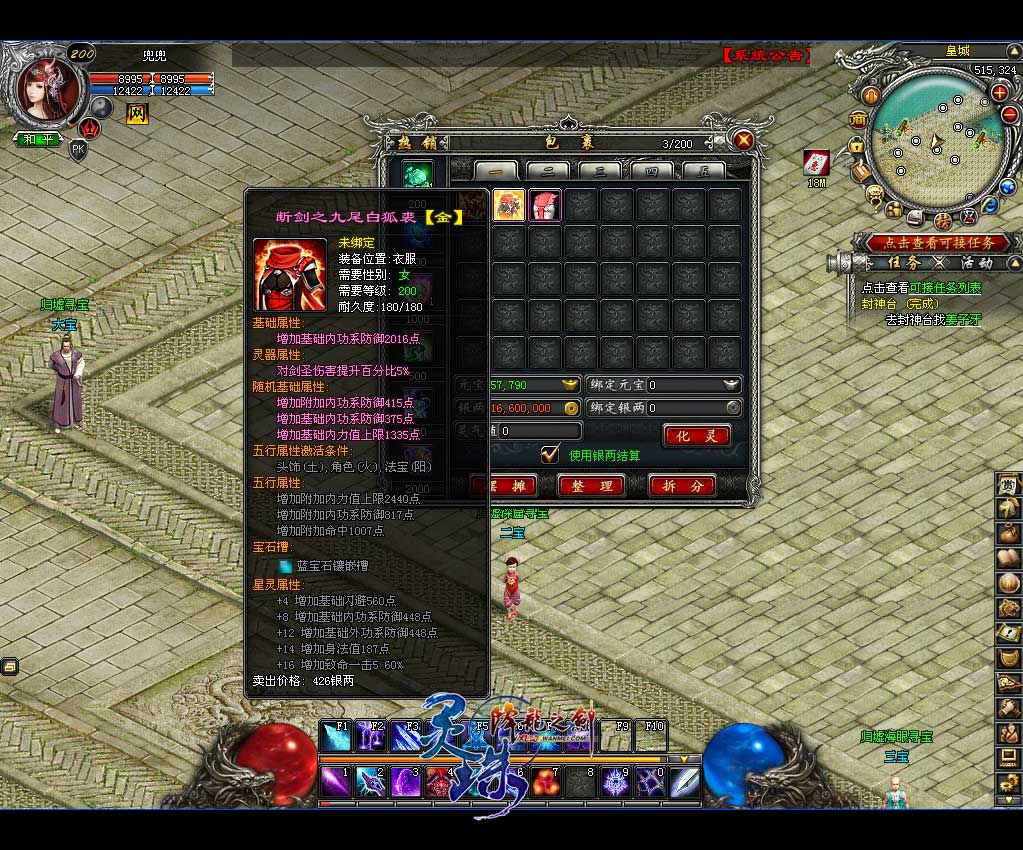Select the highlighted red armor item slot

click(509, 205)
